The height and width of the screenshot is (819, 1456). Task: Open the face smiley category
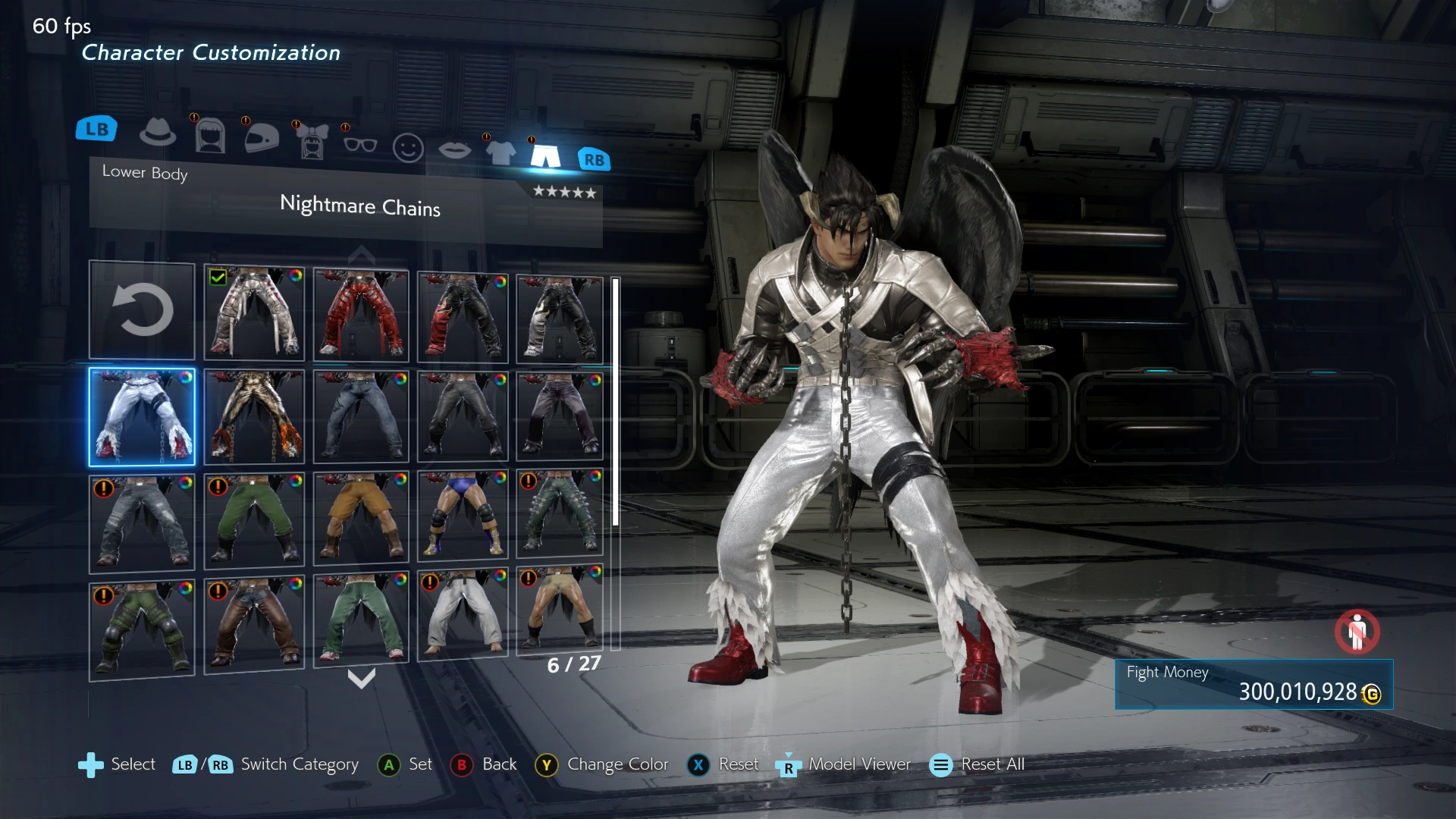coord(408,148)
